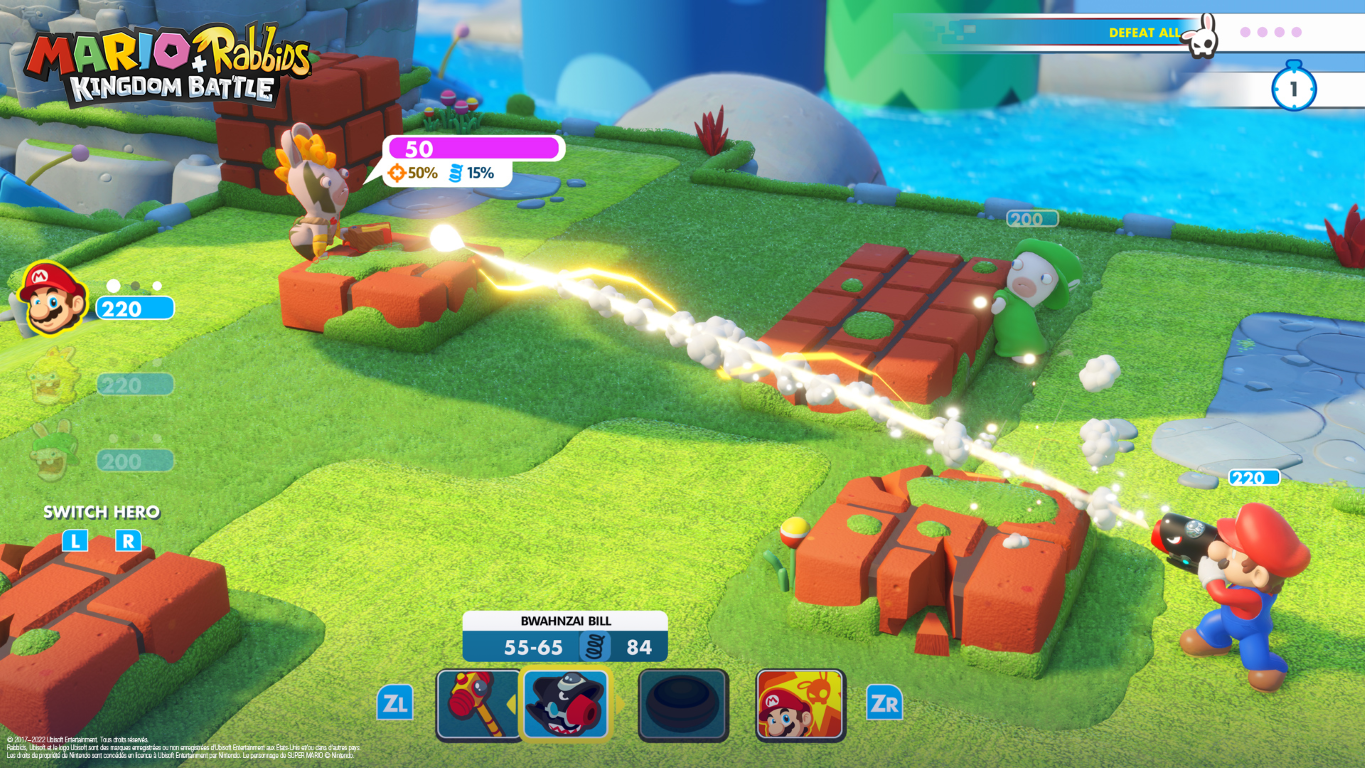Select the hammer melee weapon icon
Image resolution: width=1365 pixels, height=768 pixels.
(x=478, y=705)
